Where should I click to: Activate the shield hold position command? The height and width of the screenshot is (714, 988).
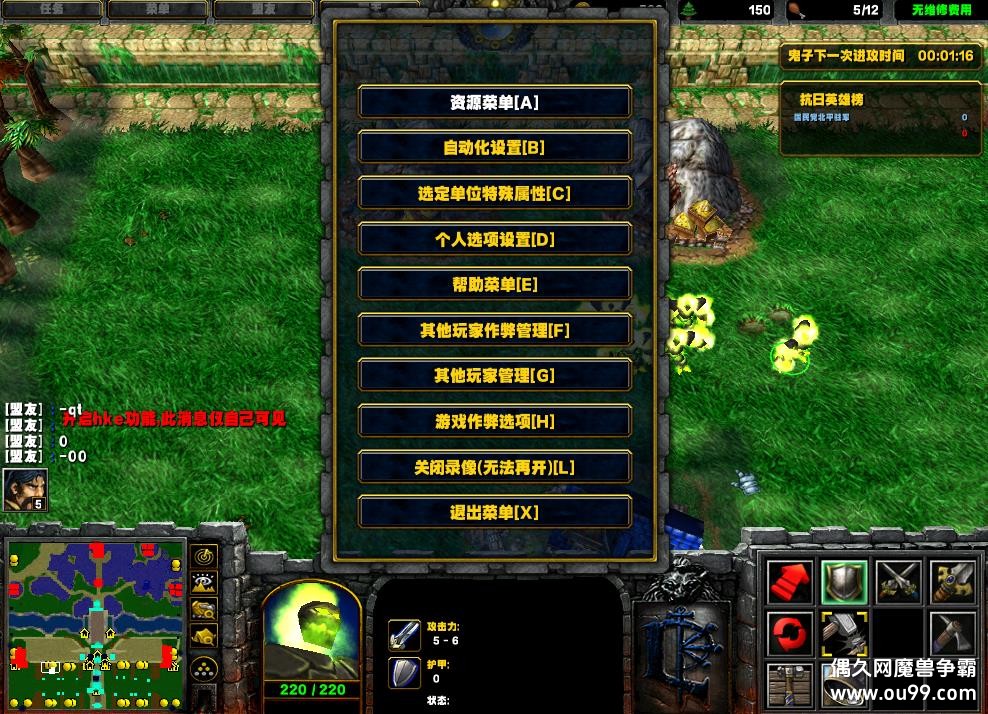click(843, 582)
